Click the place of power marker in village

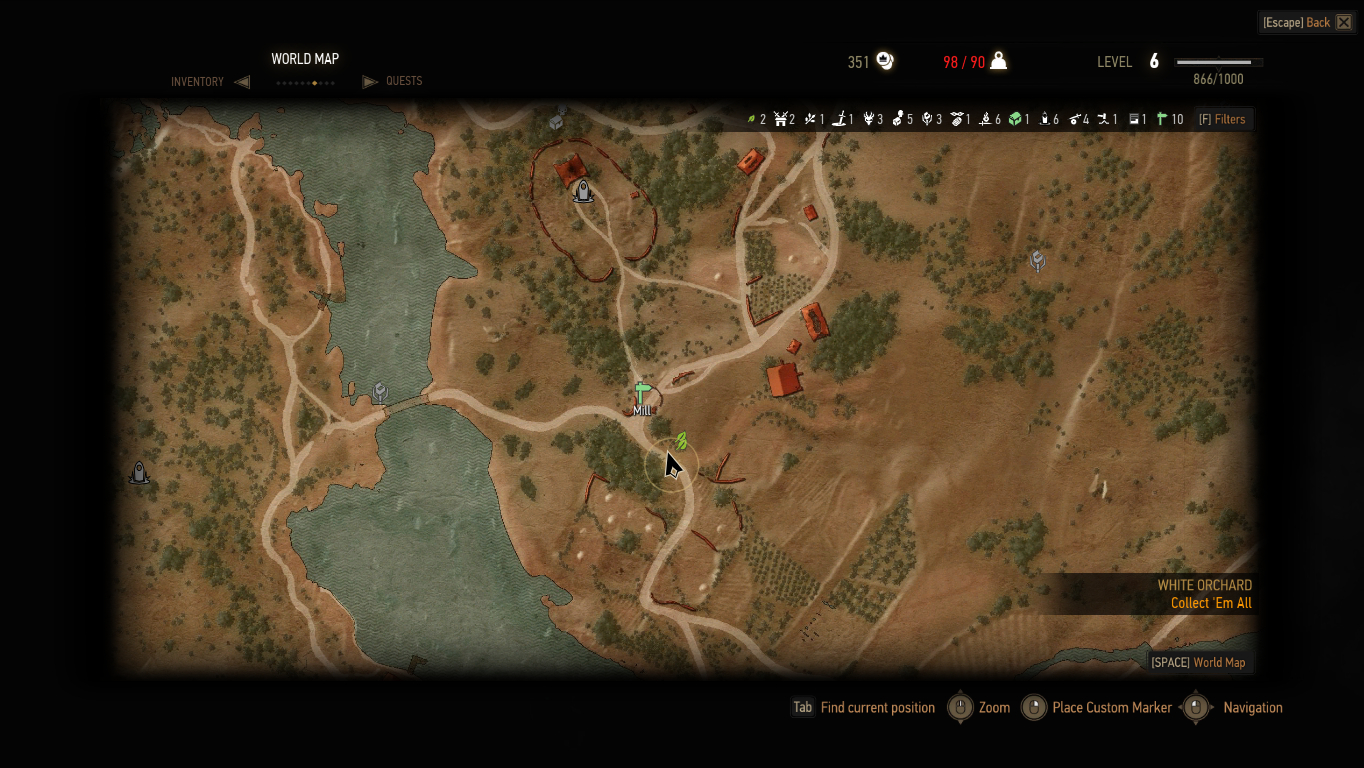(583, 190)
